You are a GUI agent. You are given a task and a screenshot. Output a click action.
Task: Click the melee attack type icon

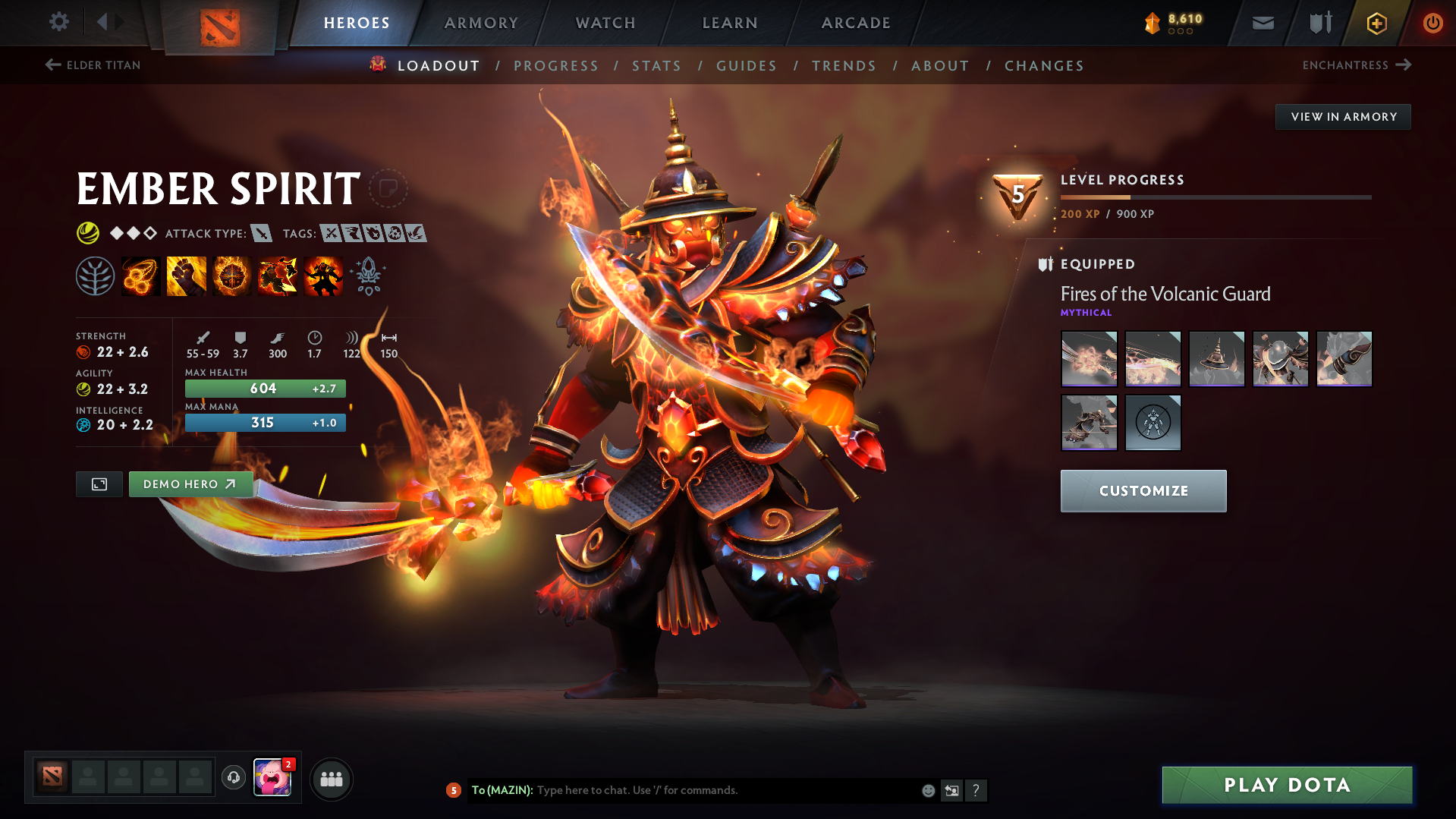[x=262, y=234]
